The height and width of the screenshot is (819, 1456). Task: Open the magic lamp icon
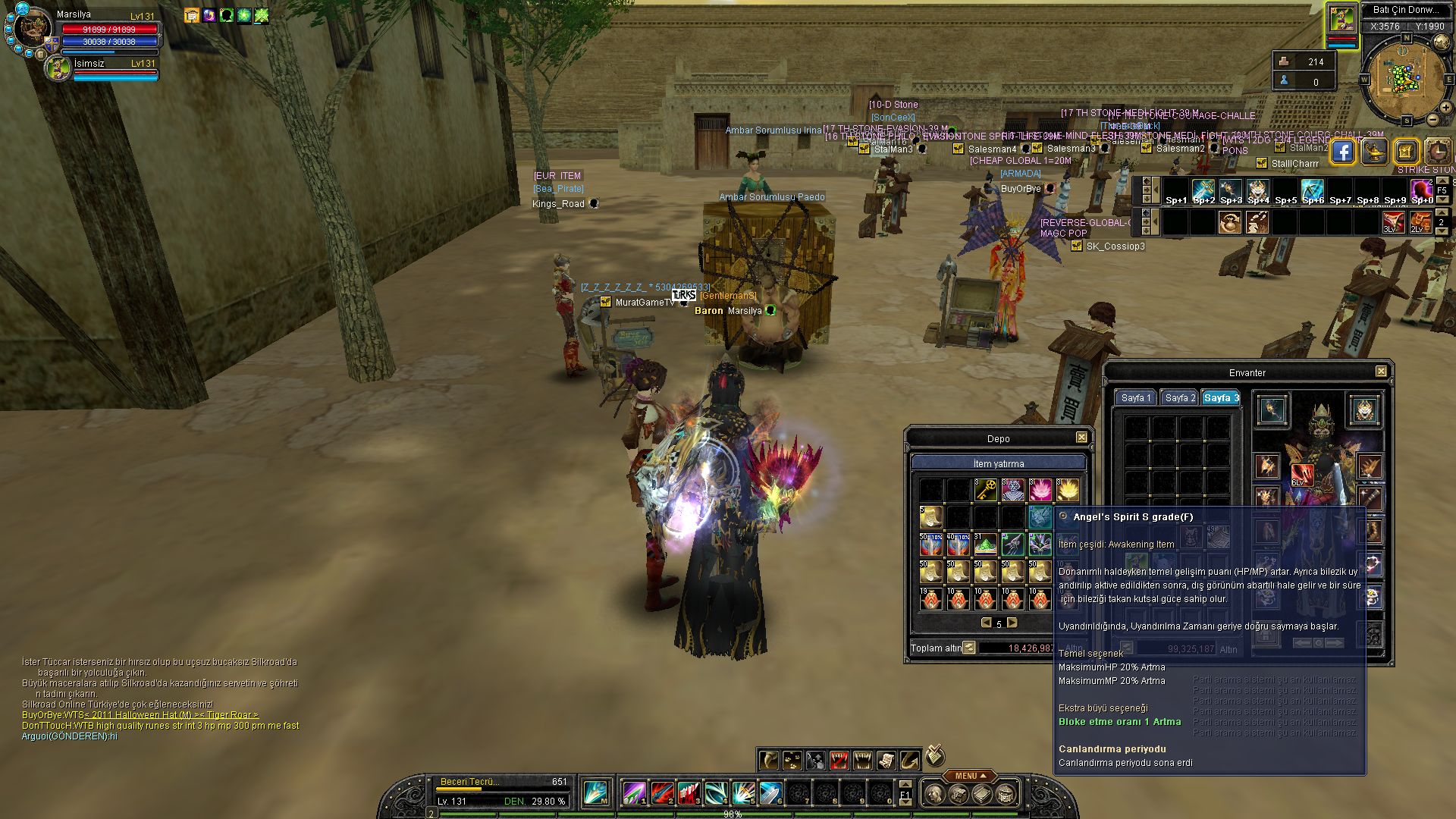1374,152
